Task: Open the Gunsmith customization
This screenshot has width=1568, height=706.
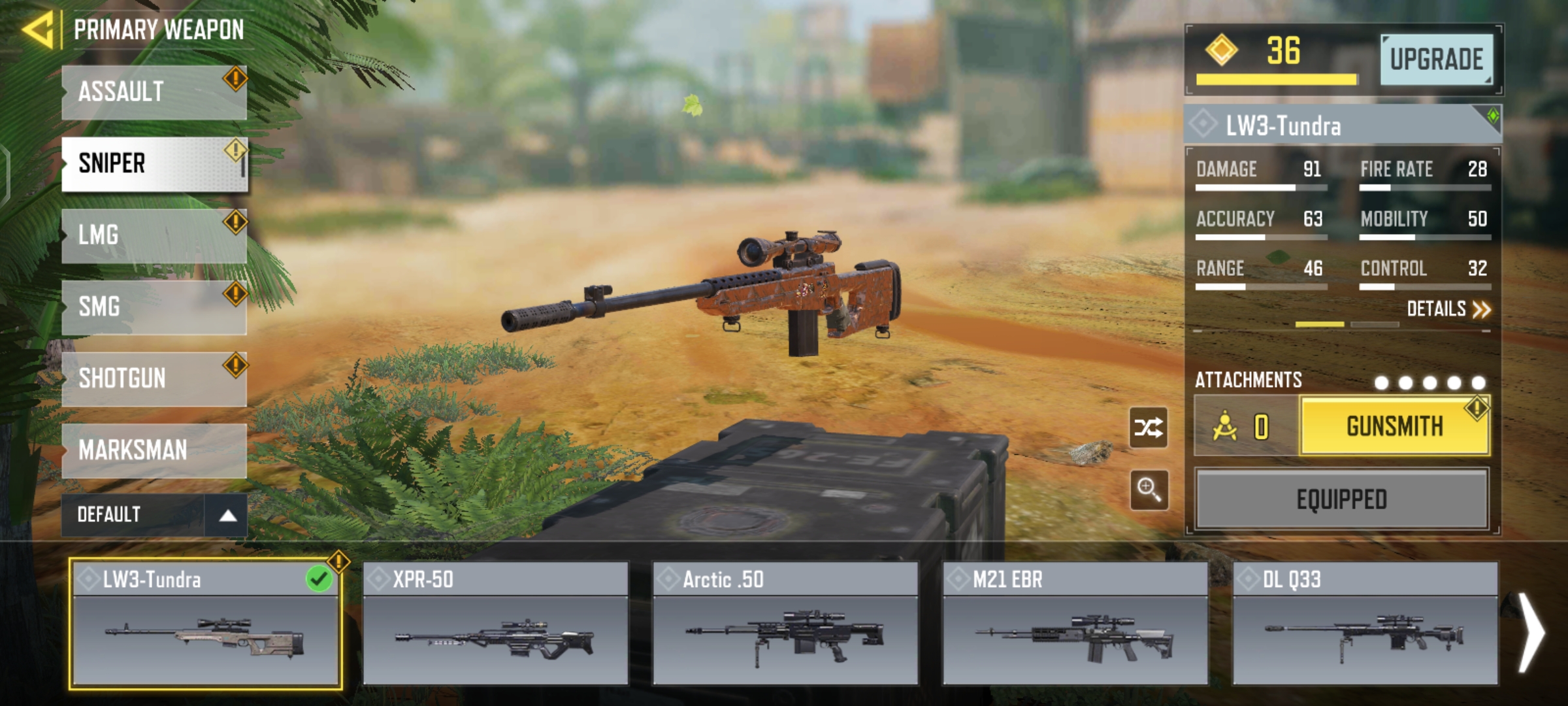Action: [x=1395, y=427]
